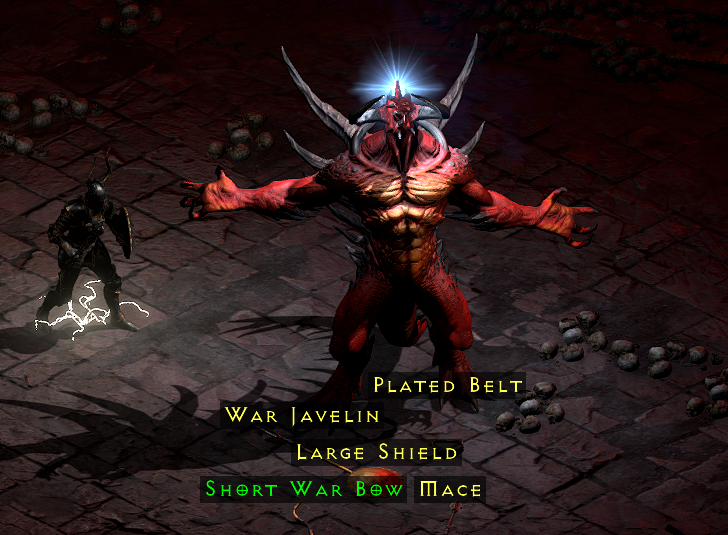Grab the Large Shield loot label

[x=377, y=453]
